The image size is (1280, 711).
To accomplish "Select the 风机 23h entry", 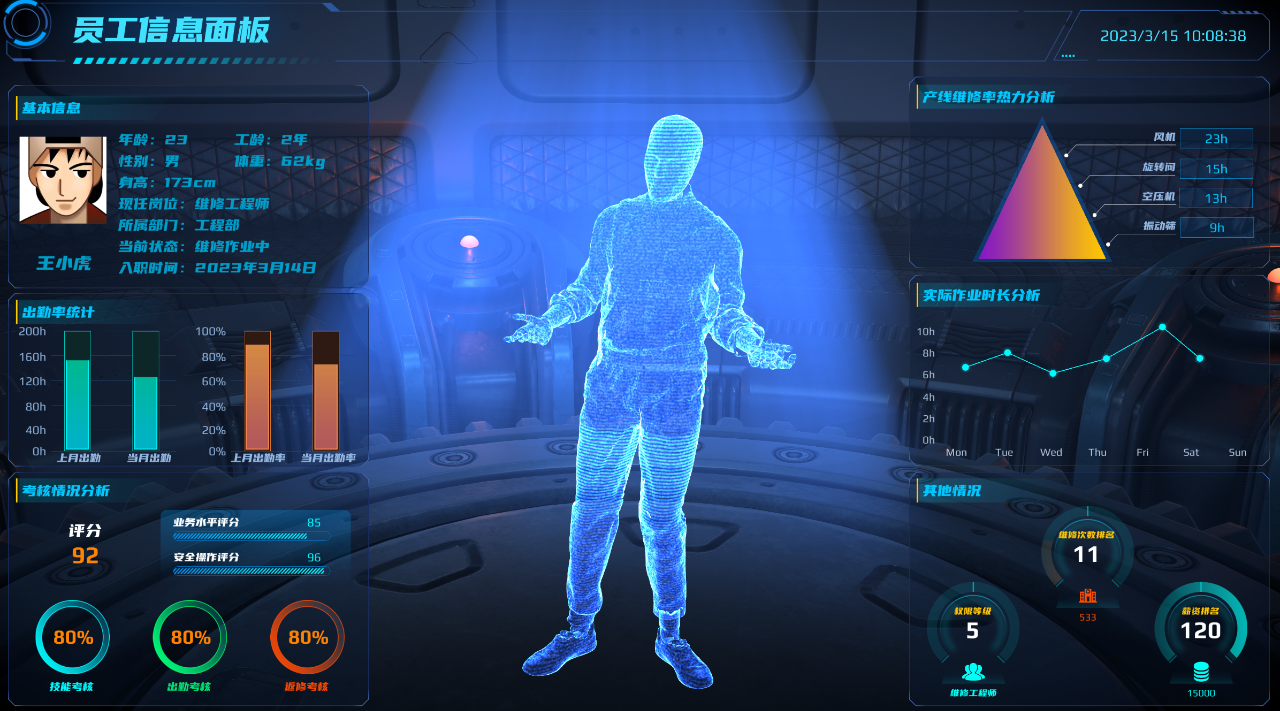I will (1215, 139).
